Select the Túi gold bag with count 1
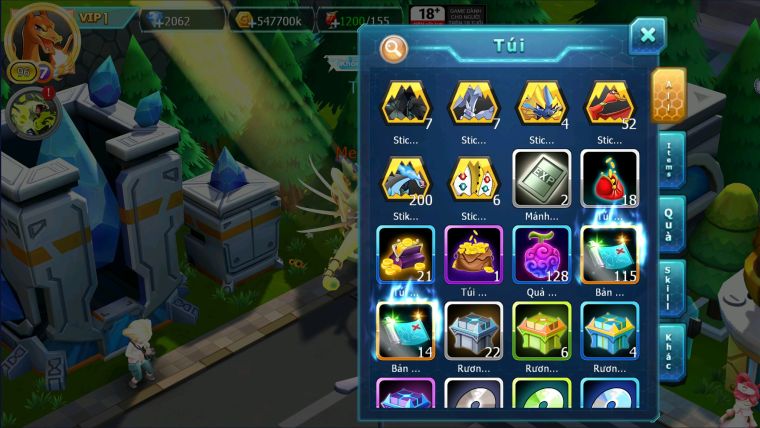Viewport: 760px width, 428px height. pyautogui.click(x=473, y=254)
